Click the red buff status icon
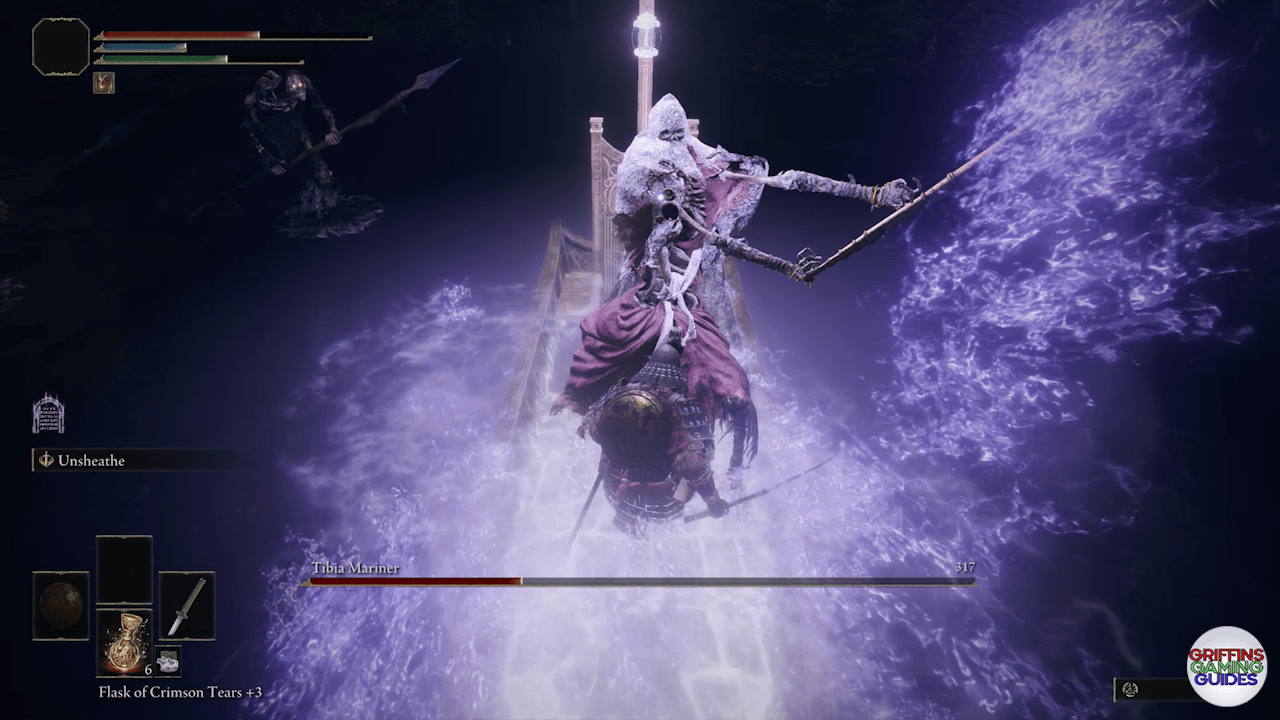Screen dimensions: 1280x720 click(x=104, y=83)
